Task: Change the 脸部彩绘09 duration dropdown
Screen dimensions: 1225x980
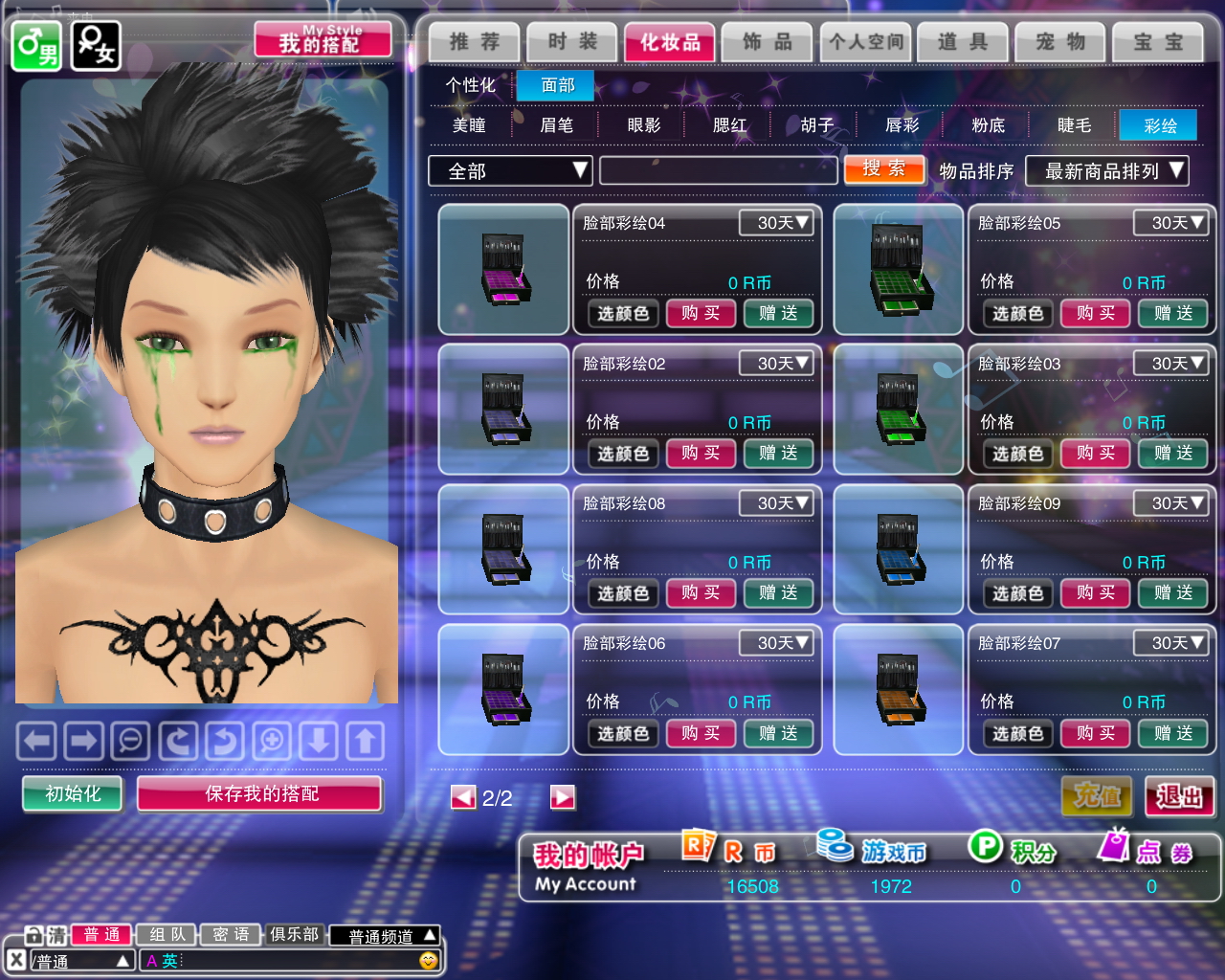Action: [x=1169, y=503]
